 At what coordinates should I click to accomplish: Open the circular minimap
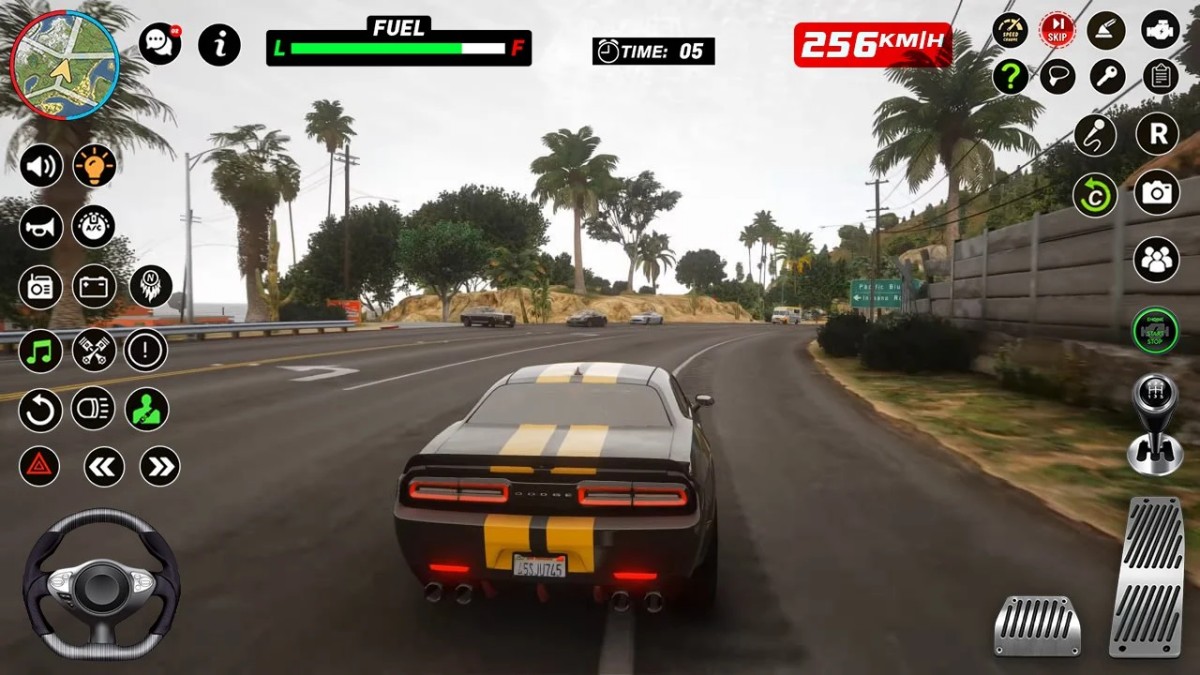click(x=65, y=65)
